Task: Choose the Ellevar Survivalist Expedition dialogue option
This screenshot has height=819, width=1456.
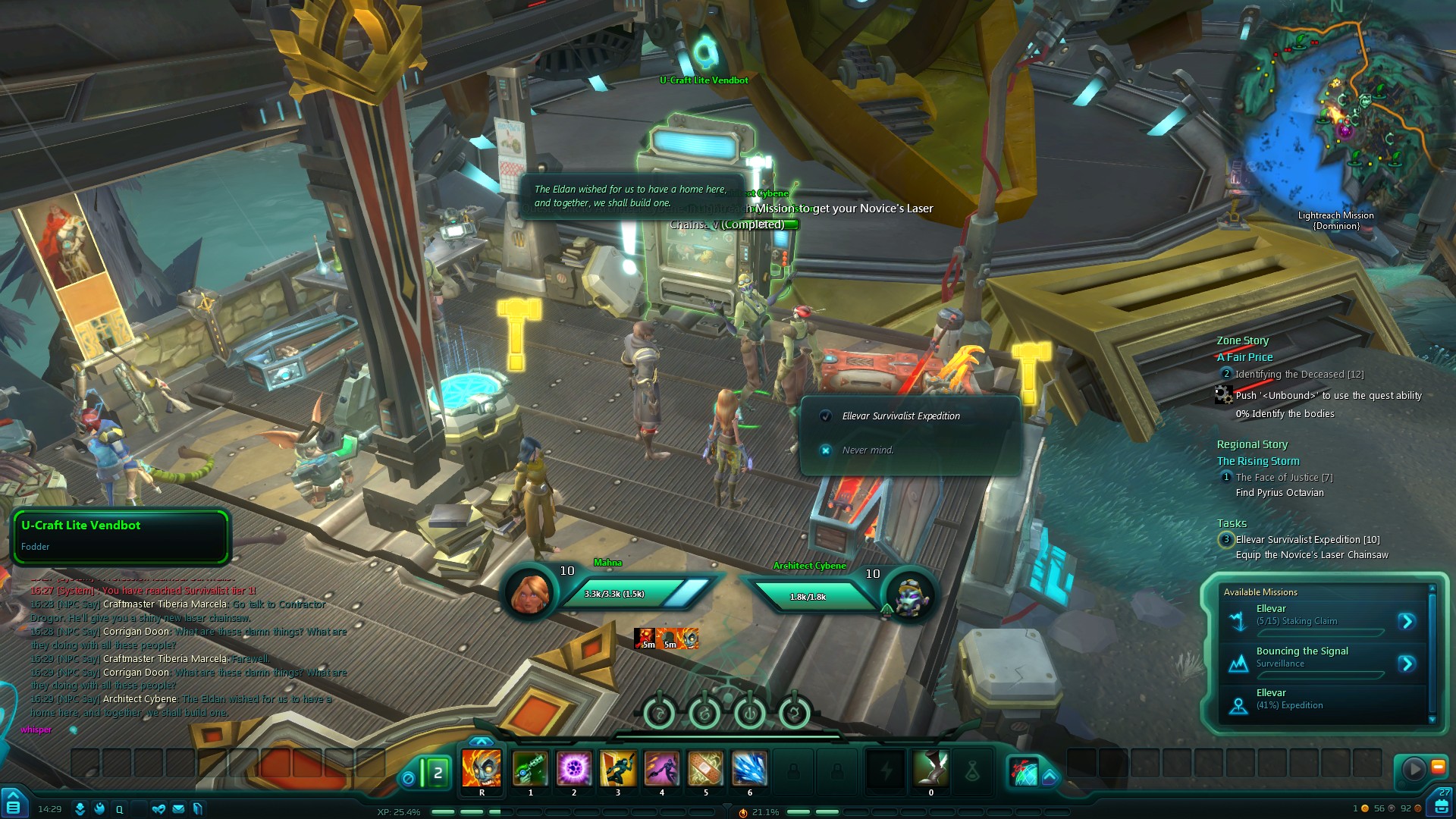Action: [x=901, y=416]
